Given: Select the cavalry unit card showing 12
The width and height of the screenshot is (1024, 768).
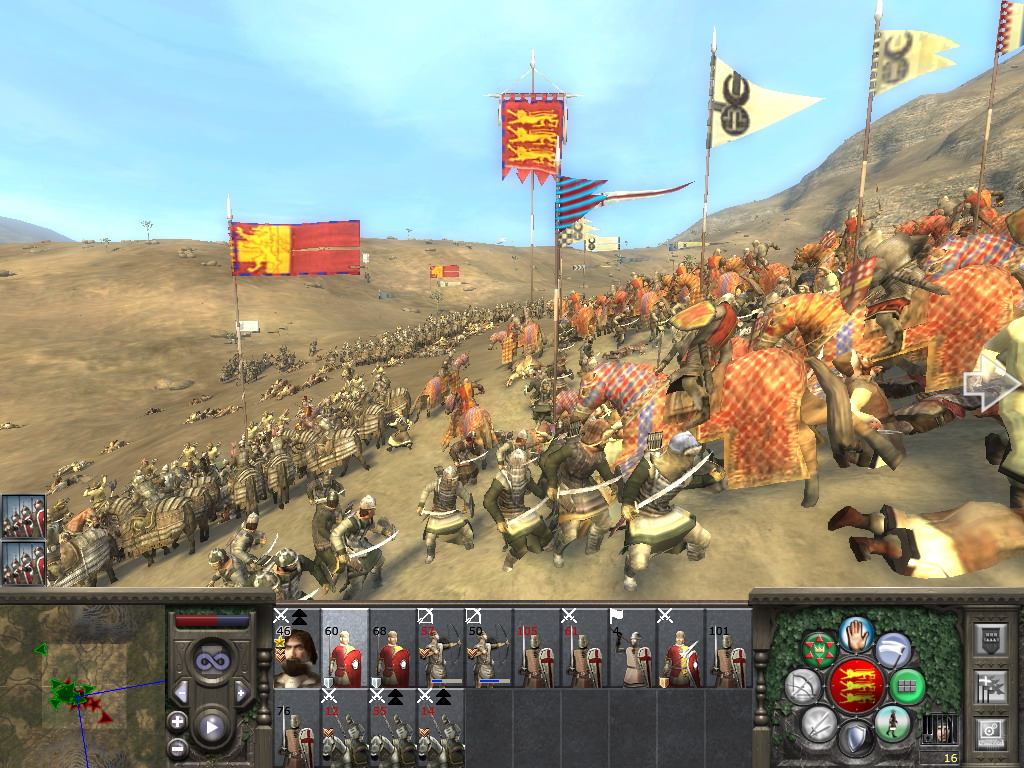Looking at the screenshot, I should point(344,730).
